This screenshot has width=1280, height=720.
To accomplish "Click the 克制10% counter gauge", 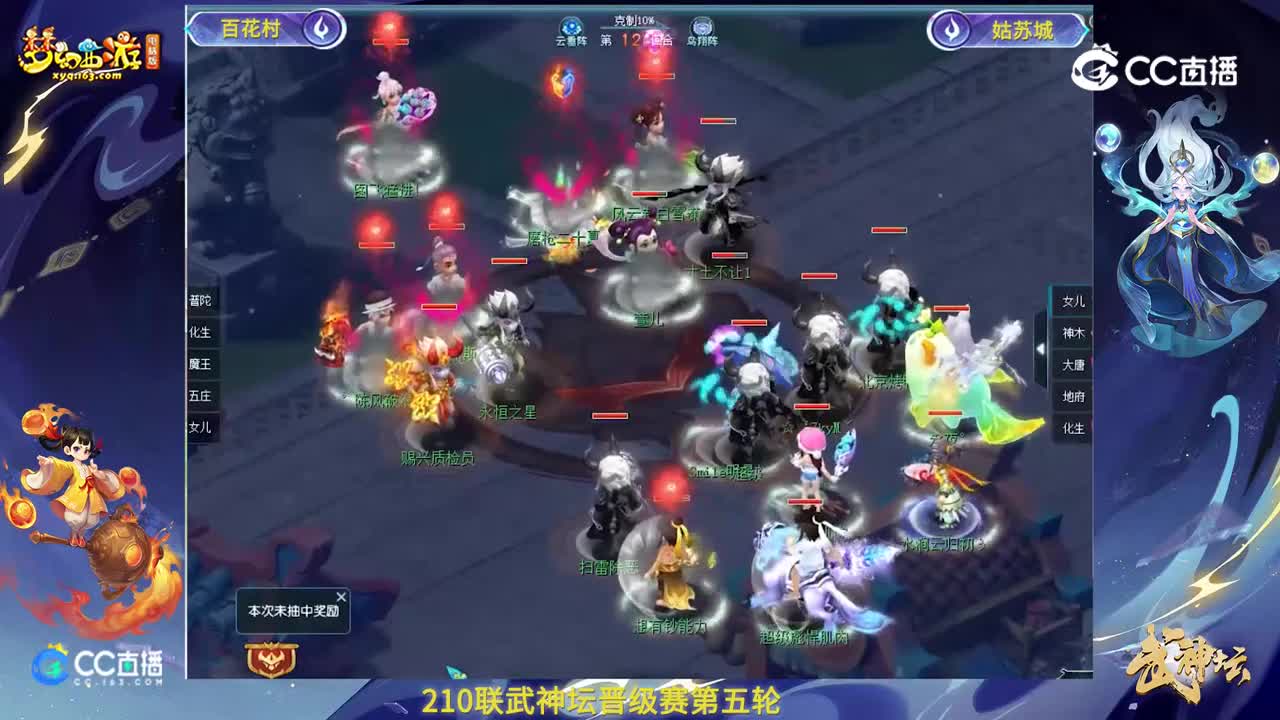I will click(637, 18).
